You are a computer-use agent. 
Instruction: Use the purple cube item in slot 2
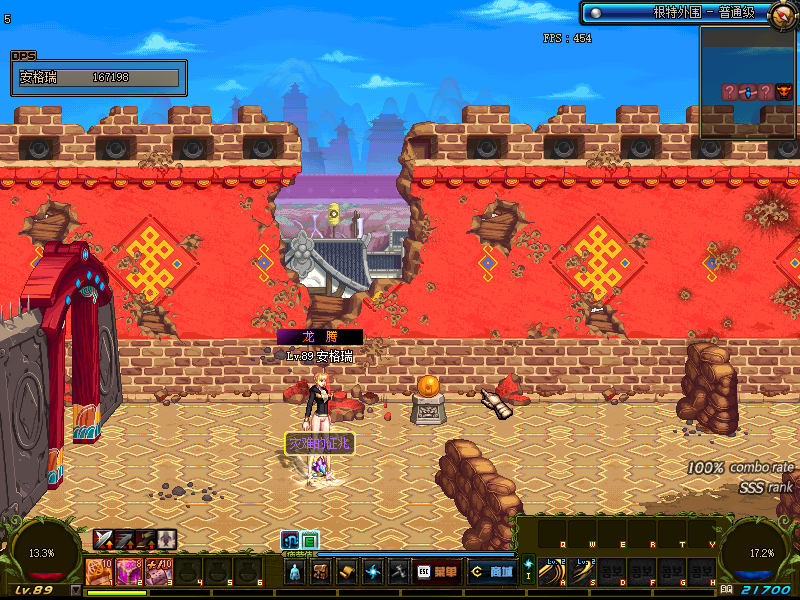pos(129,572)
